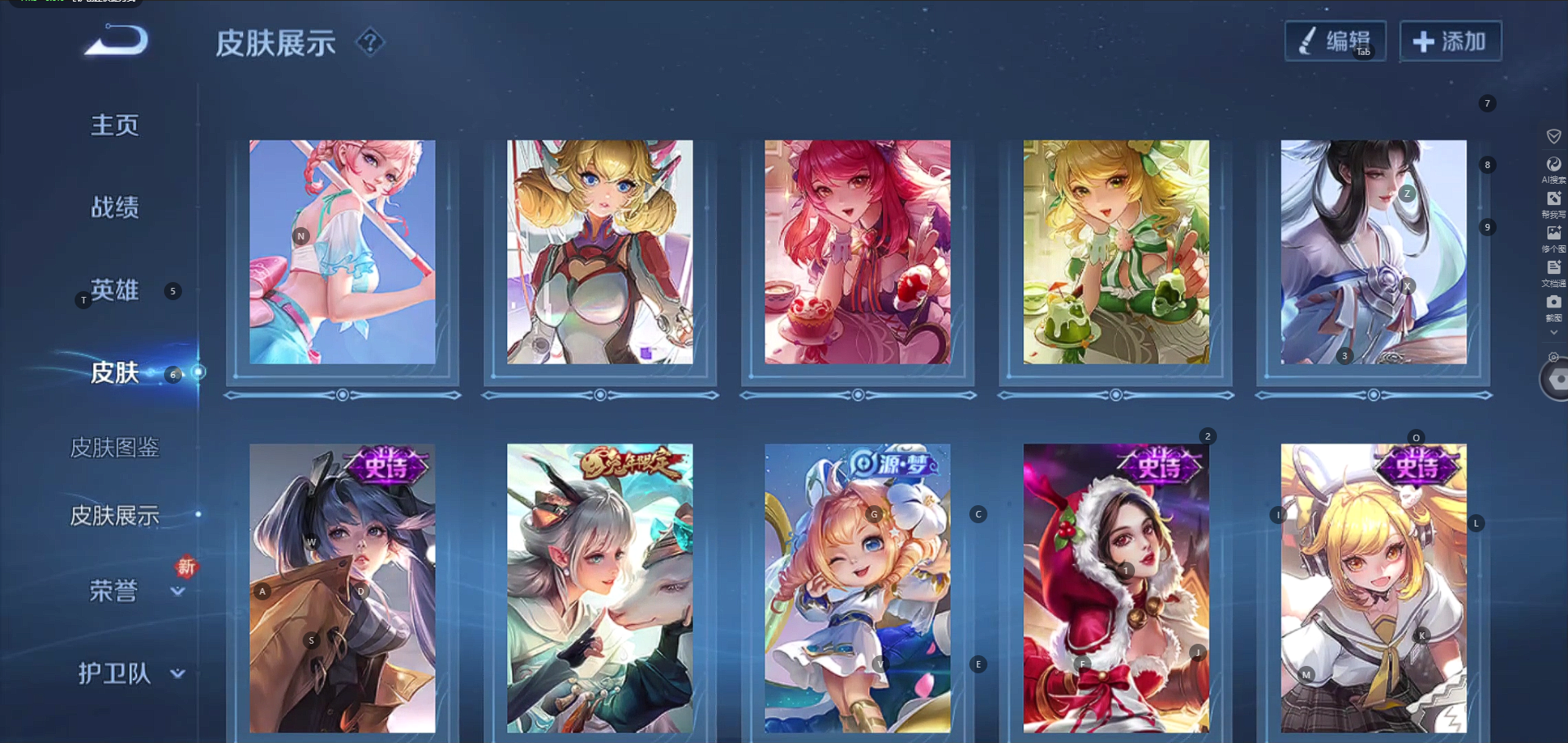Viewport: 1568px width, 743px height.
Task: Open the 荣誉 honors section
Action: pos(114,591)
